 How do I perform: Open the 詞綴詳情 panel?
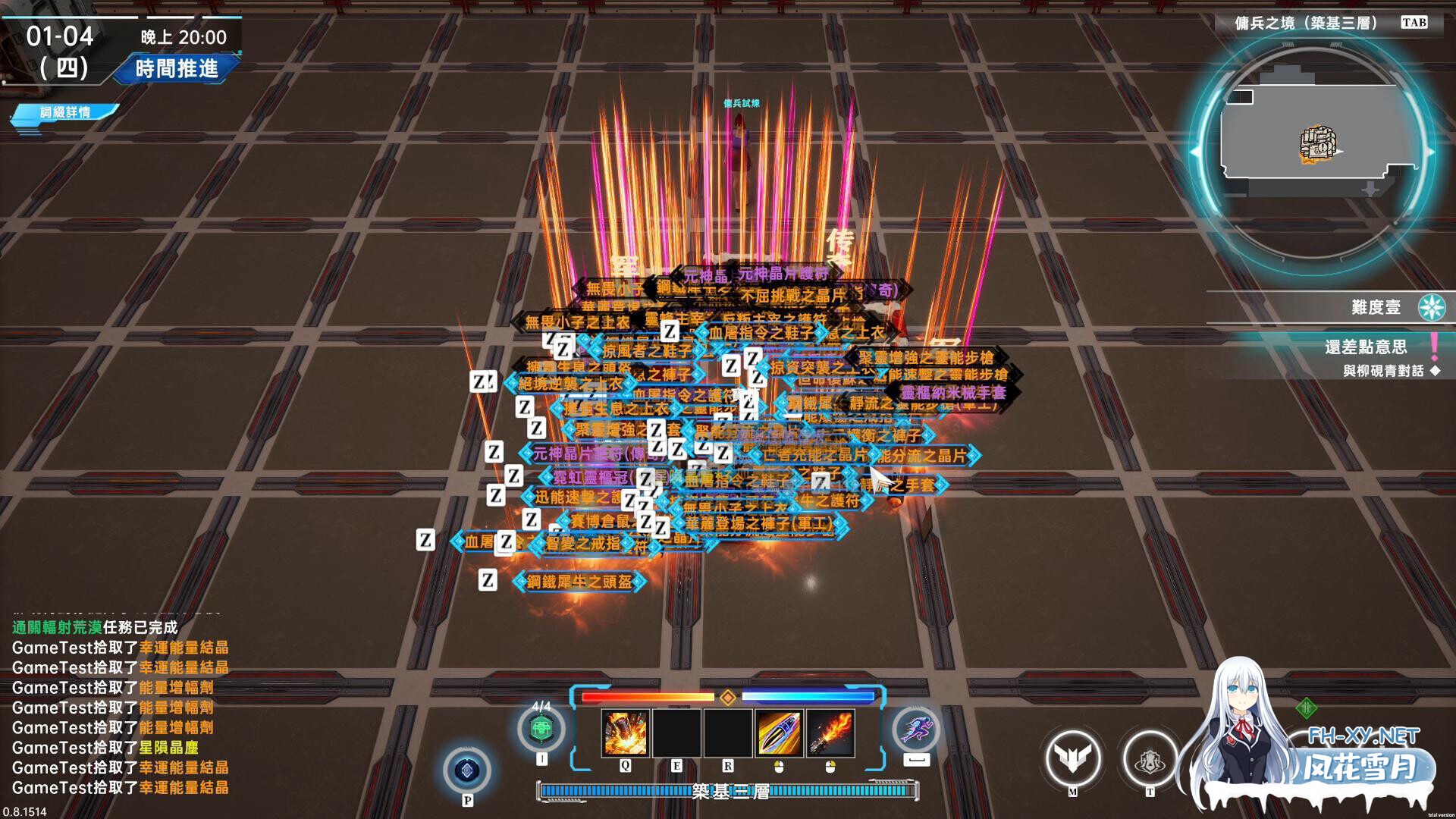coord(67,111)
